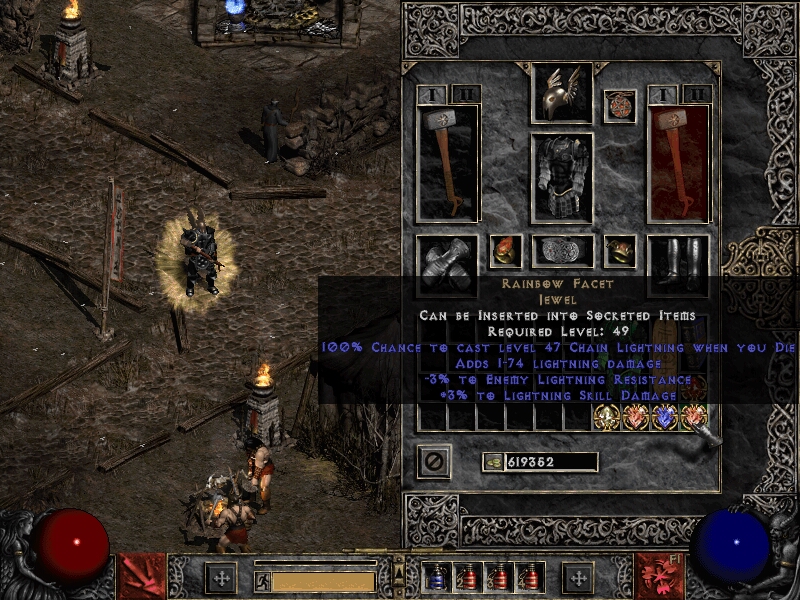Select the pentagram amulet slot
This screenshot has height=600, width=800.
point(619,105)
